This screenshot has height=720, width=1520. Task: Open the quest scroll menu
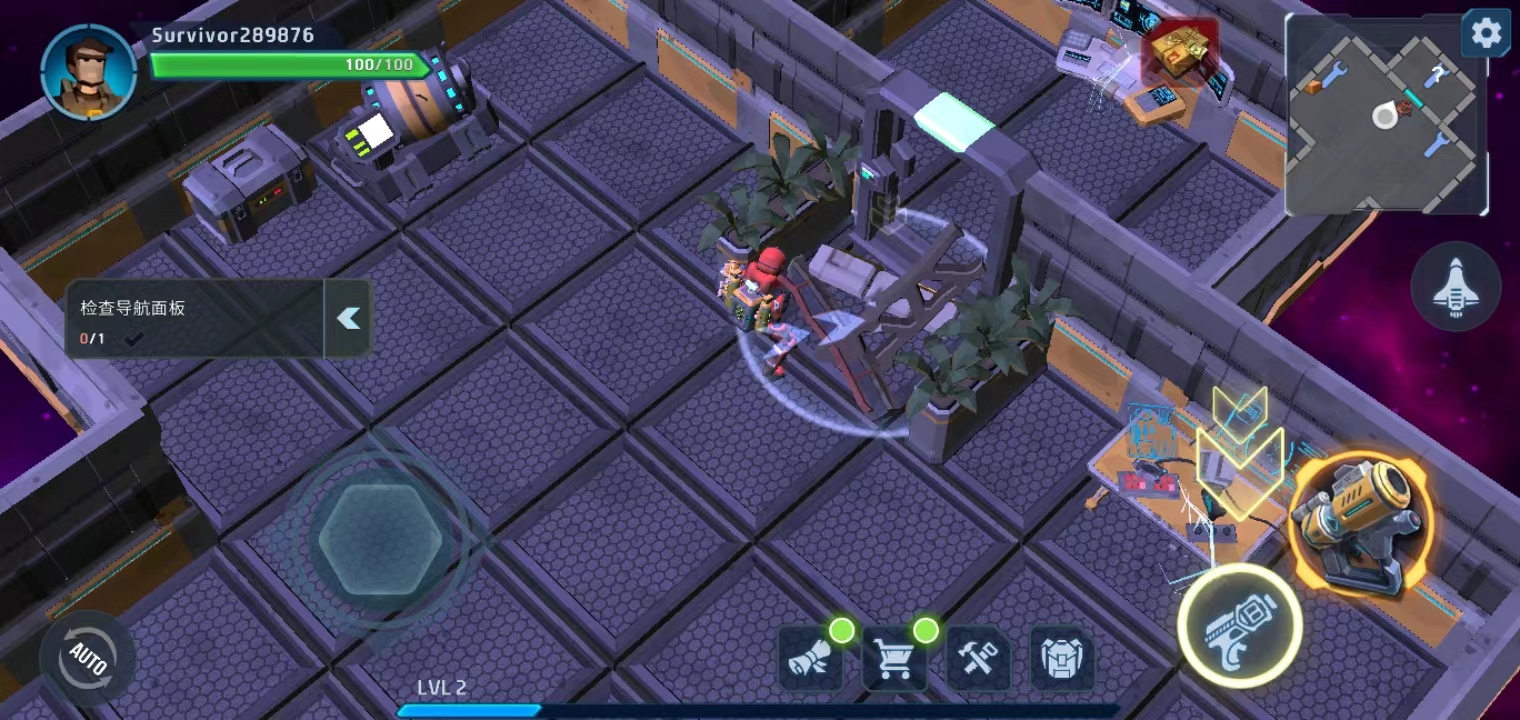click(809, 659)
